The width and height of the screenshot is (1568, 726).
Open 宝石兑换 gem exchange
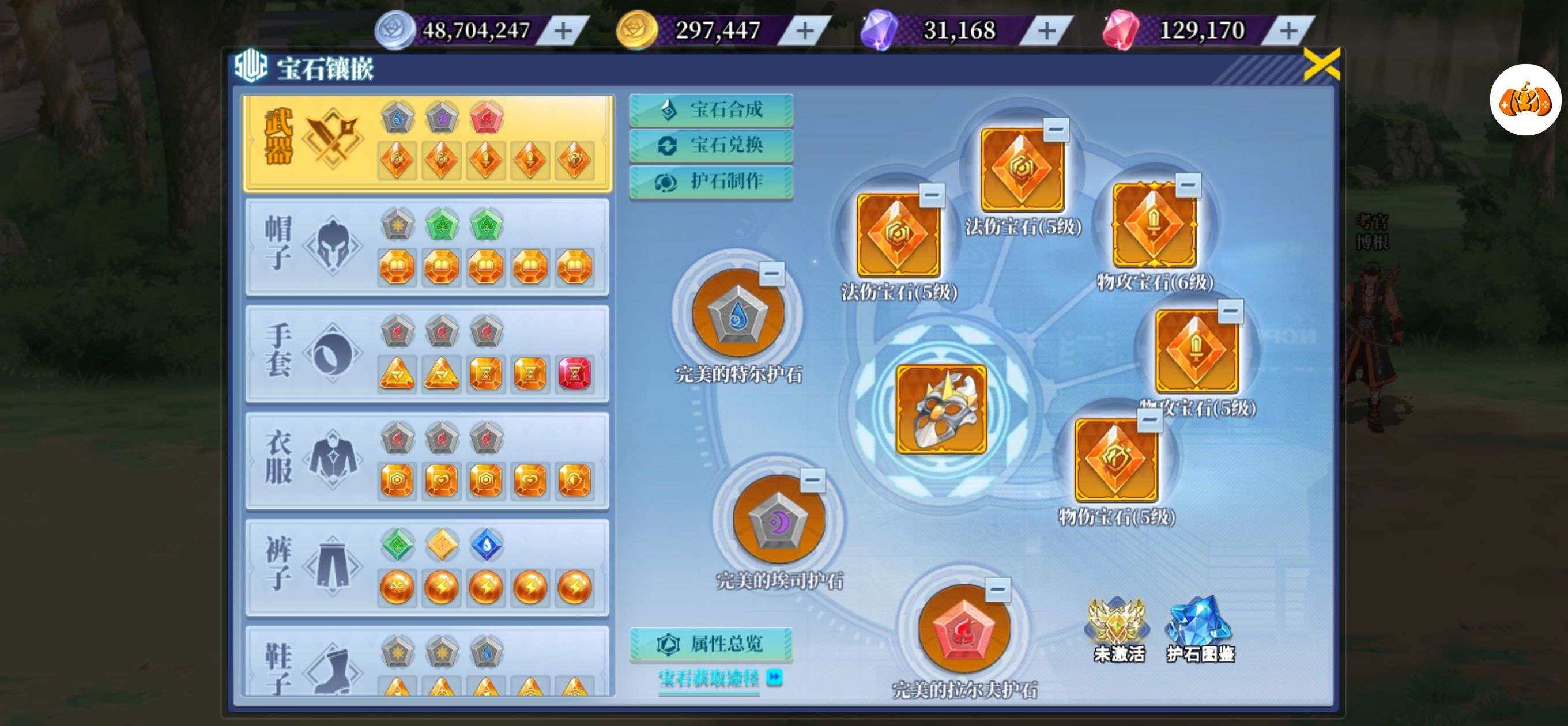tap(711, 145)
